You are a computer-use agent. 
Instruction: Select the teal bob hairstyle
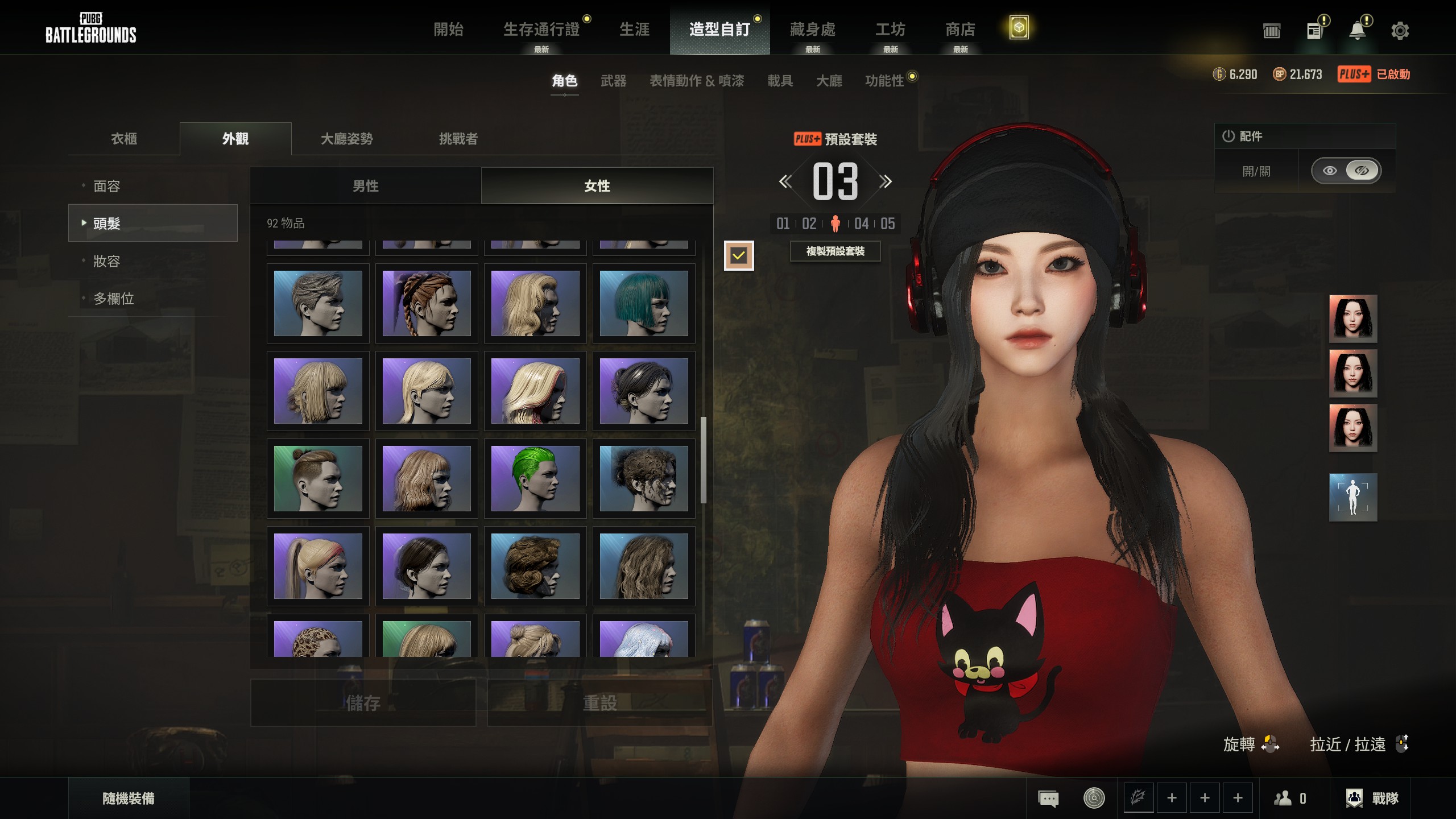tap(644, 303)
